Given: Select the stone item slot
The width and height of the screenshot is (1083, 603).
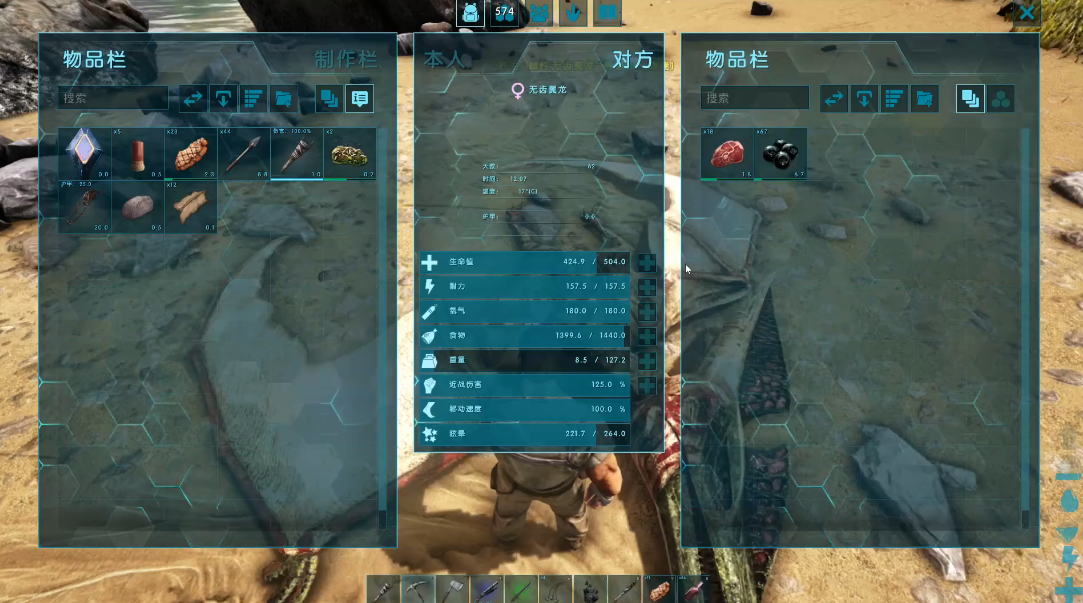Looking at the screenshot, I should click(137, 207).
